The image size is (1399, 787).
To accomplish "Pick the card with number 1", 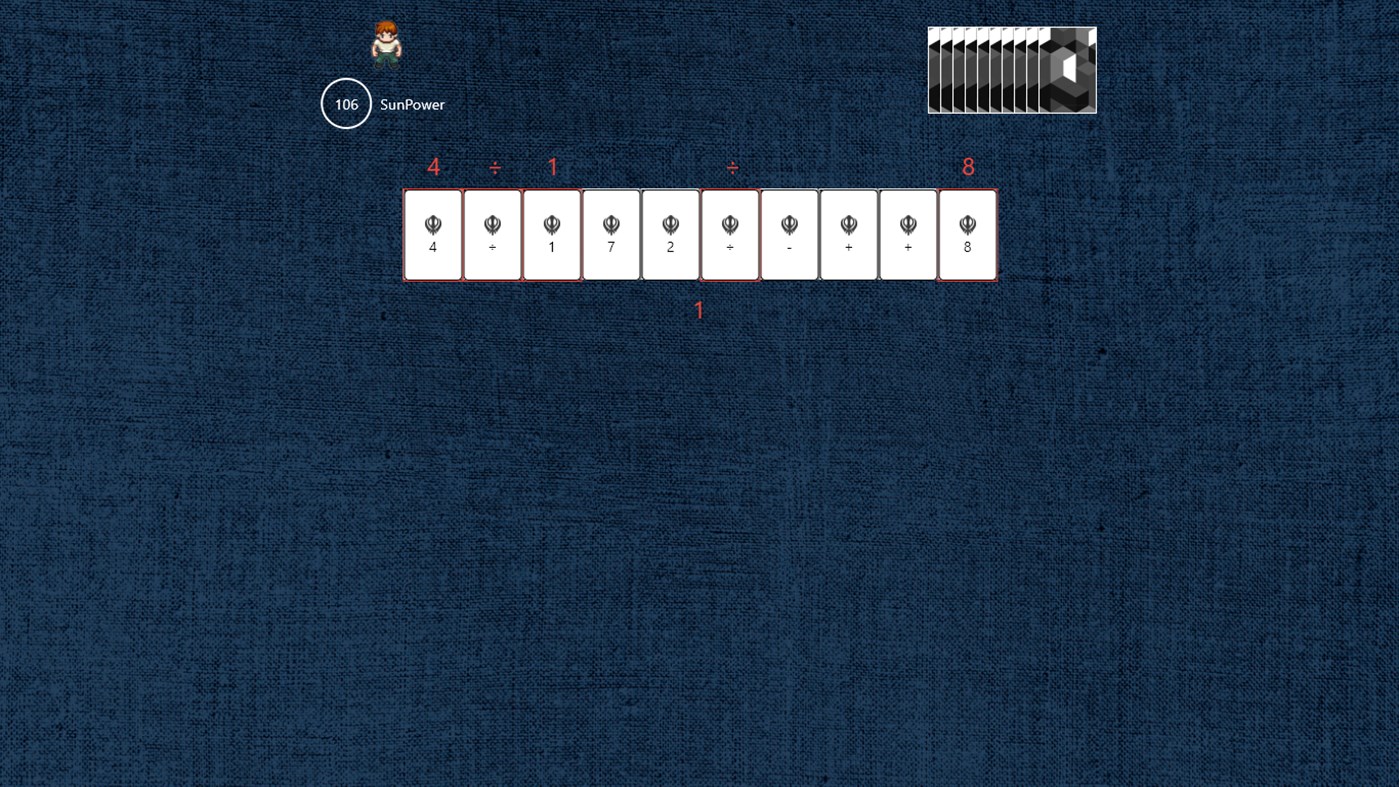I will pyautogui.click(x=551, y=234).
